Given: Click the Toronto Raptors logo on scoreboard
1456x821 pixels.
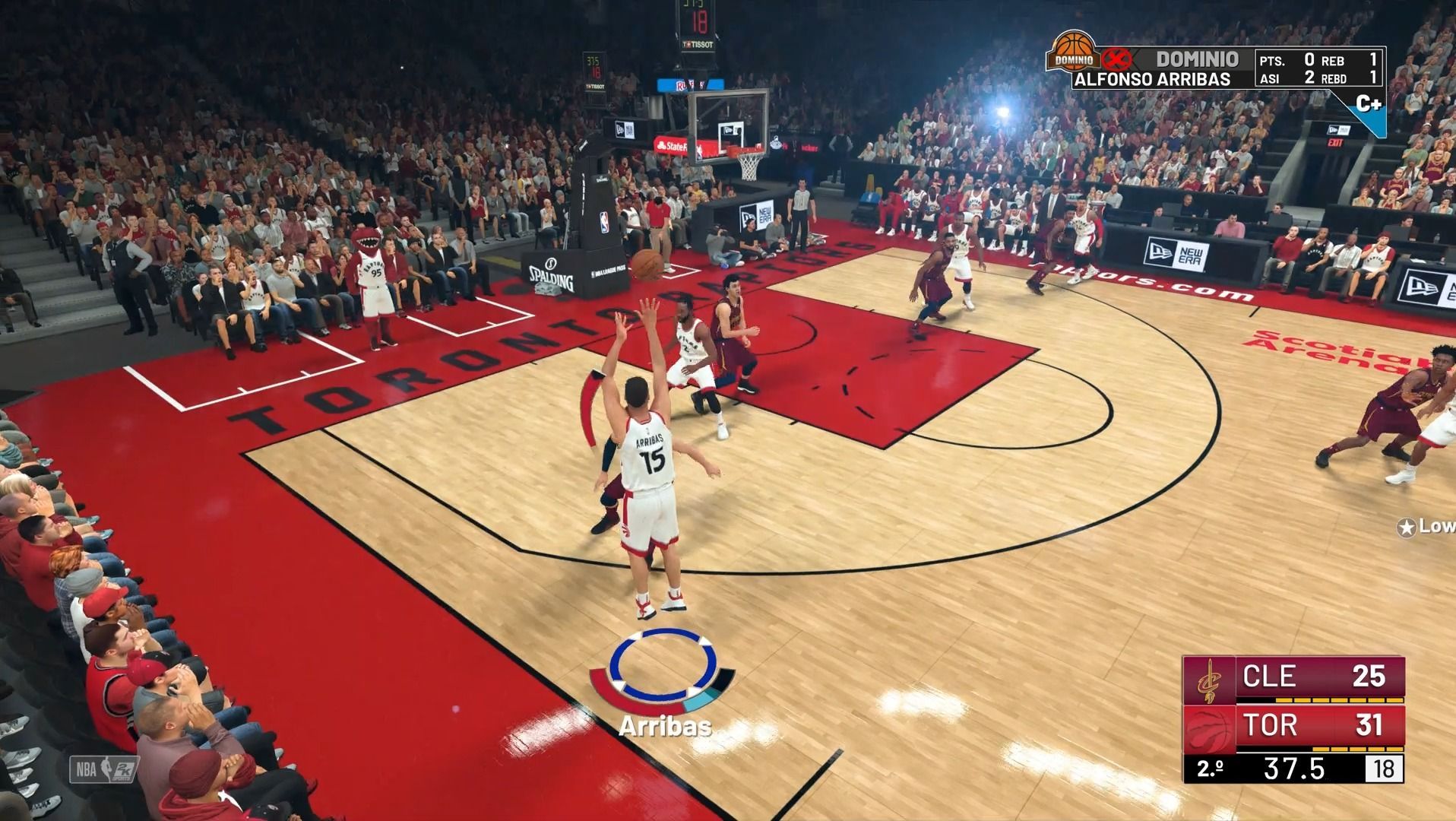Looking at the screenshot, I should coord(1208,728).
